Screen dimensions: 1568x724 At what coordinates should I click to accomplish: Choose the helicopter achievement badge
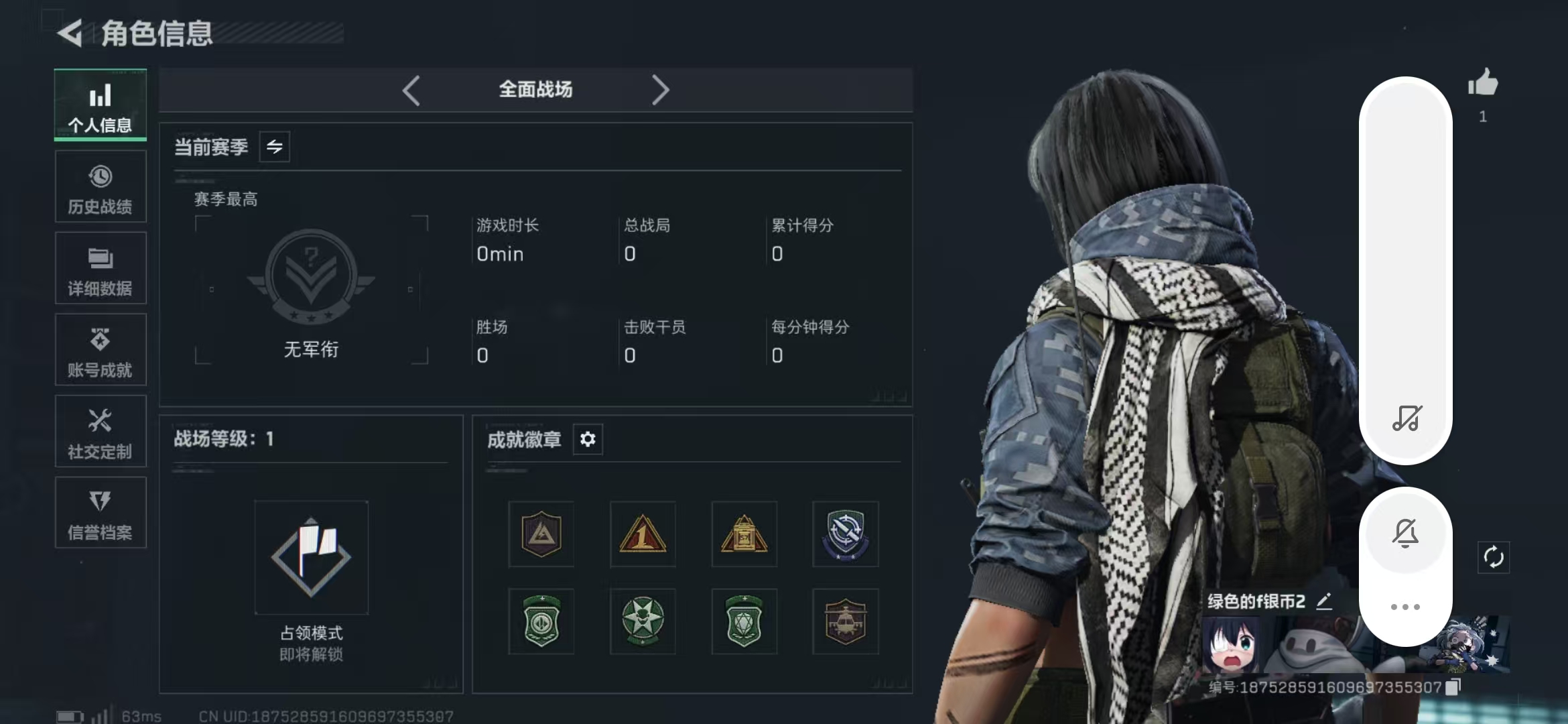click(845, 621)
